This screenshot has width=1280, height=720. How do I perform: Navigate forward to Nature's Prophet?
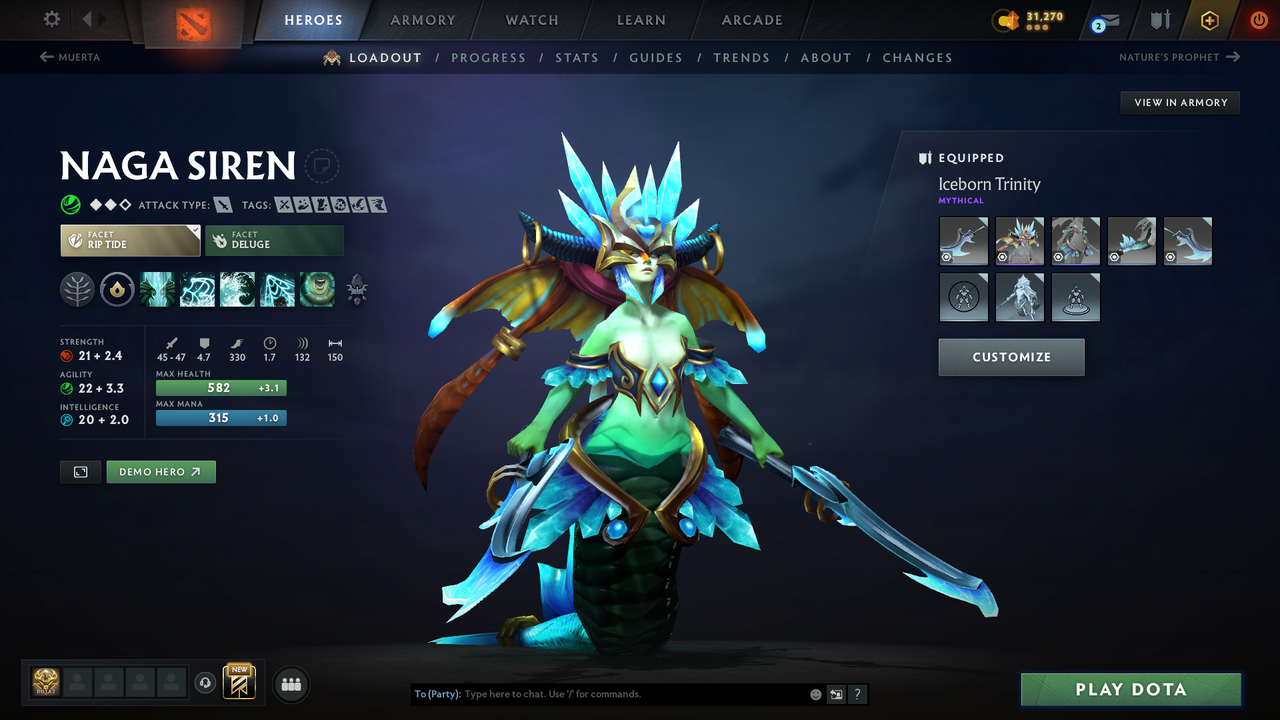coord(1180,58)
